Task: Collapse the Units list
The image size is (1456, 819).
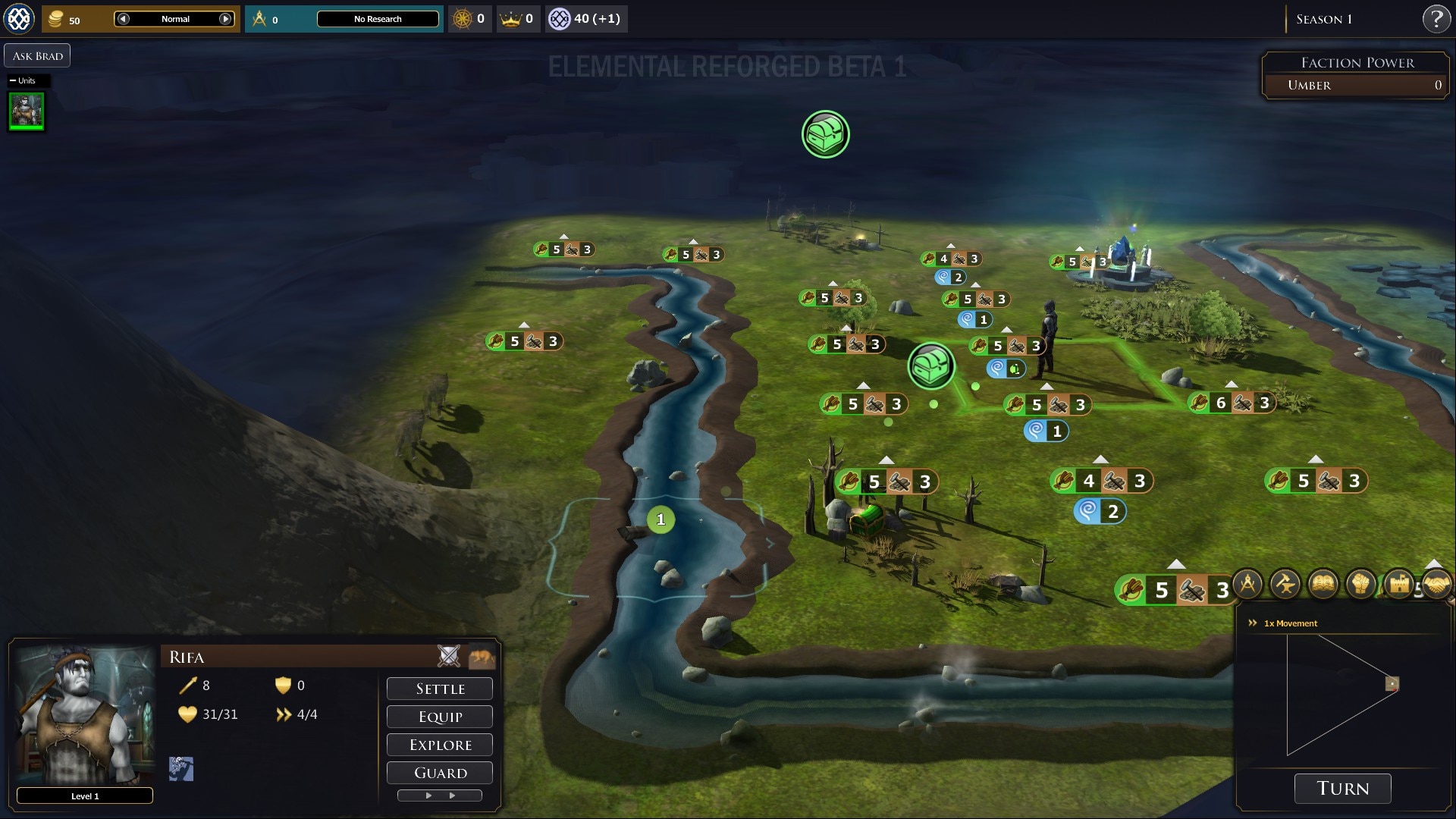Action: (x=13, y=80)
